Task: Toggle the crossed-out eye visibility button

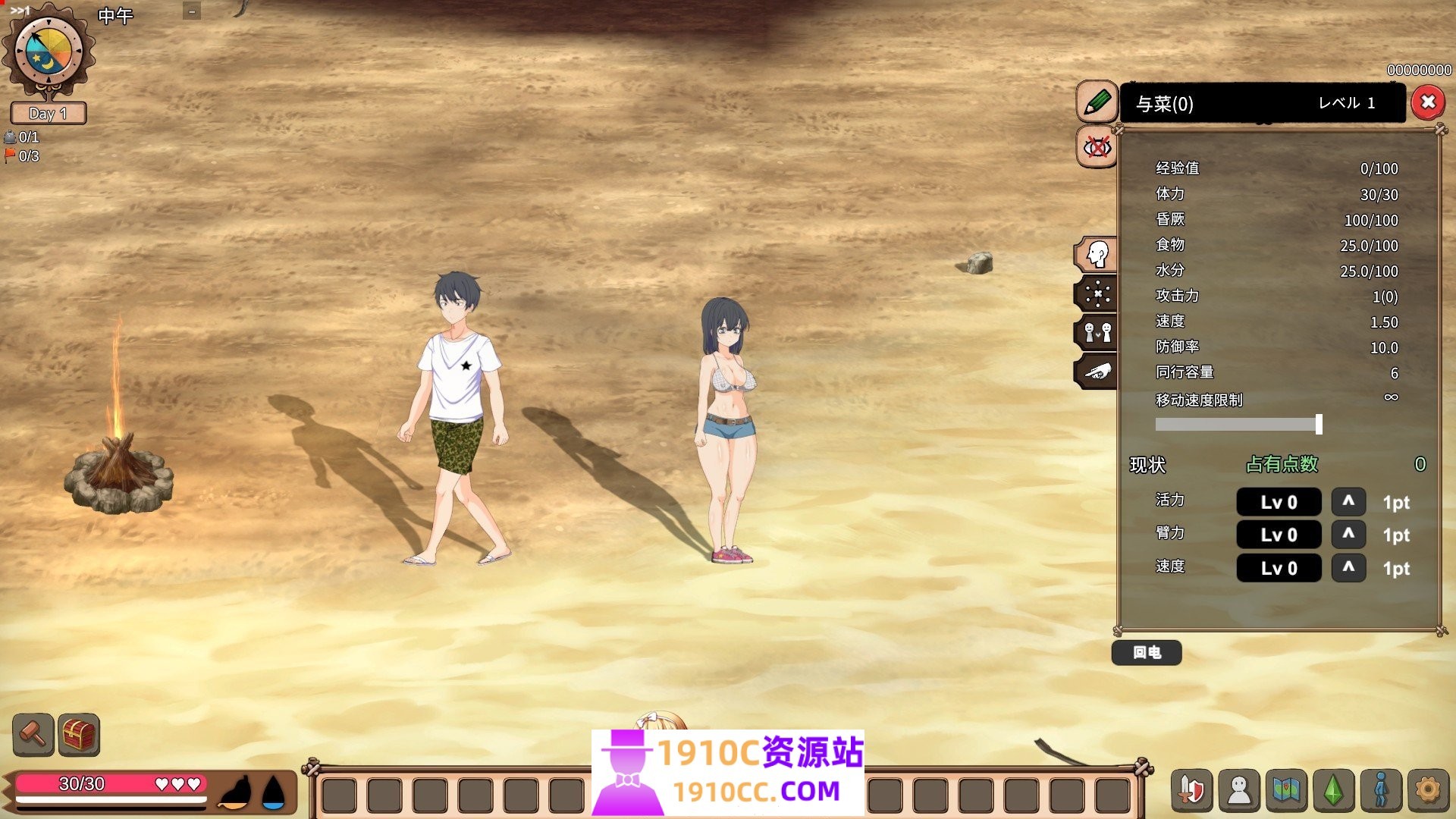Action: coord(1097,146)
